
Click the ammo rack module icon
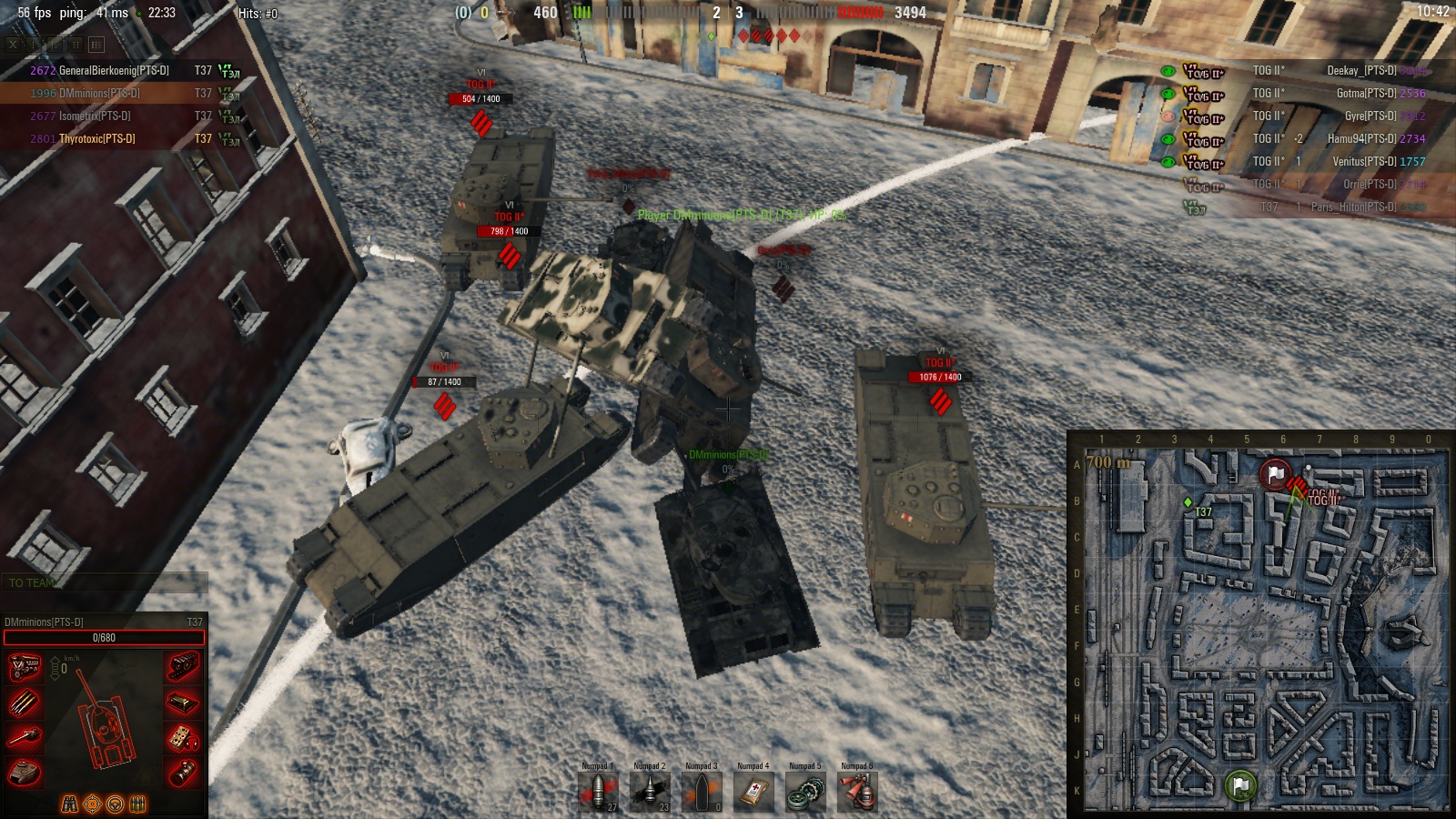25,702
